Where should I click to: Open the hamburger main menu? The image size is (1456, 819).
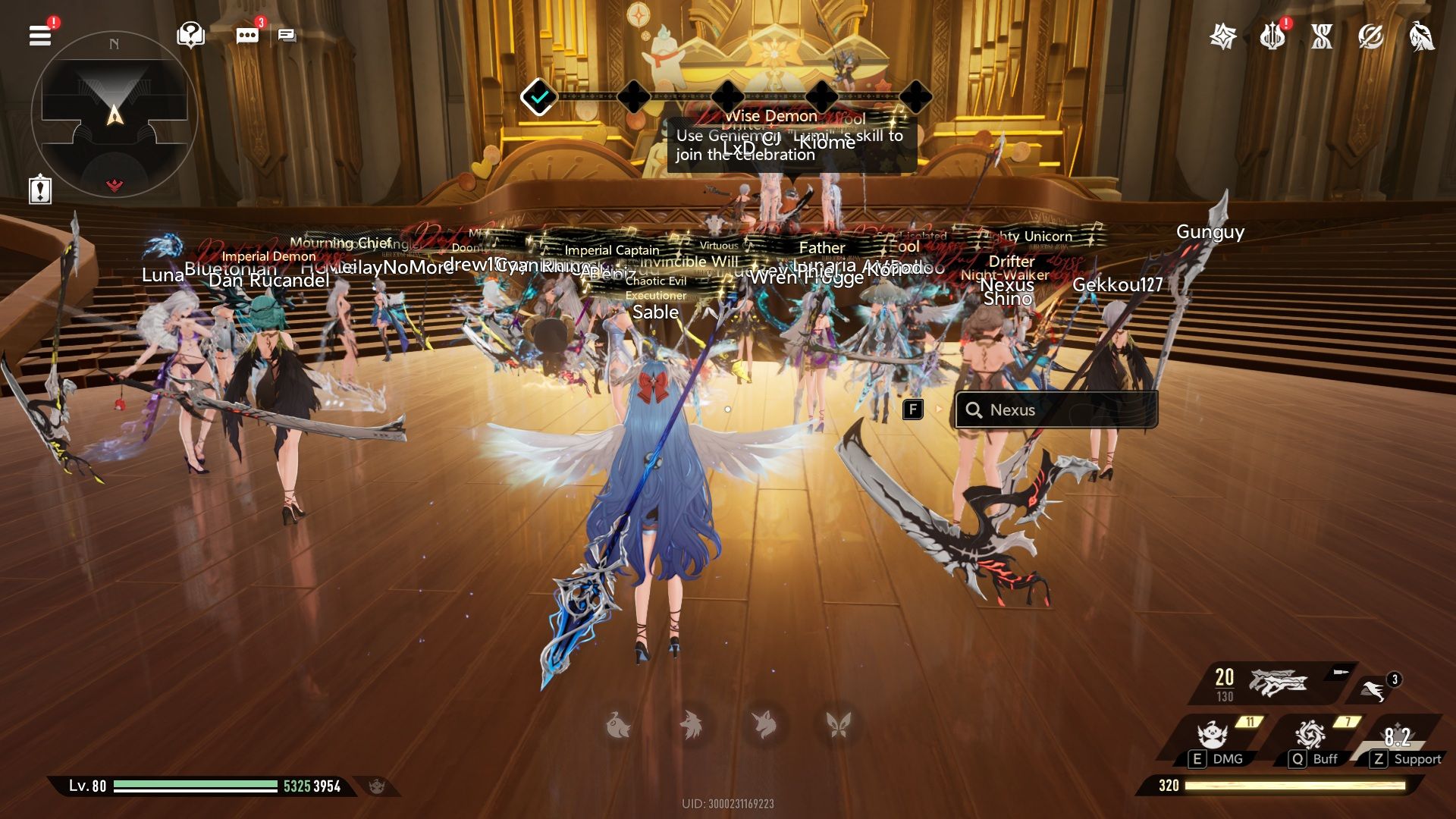40,35
